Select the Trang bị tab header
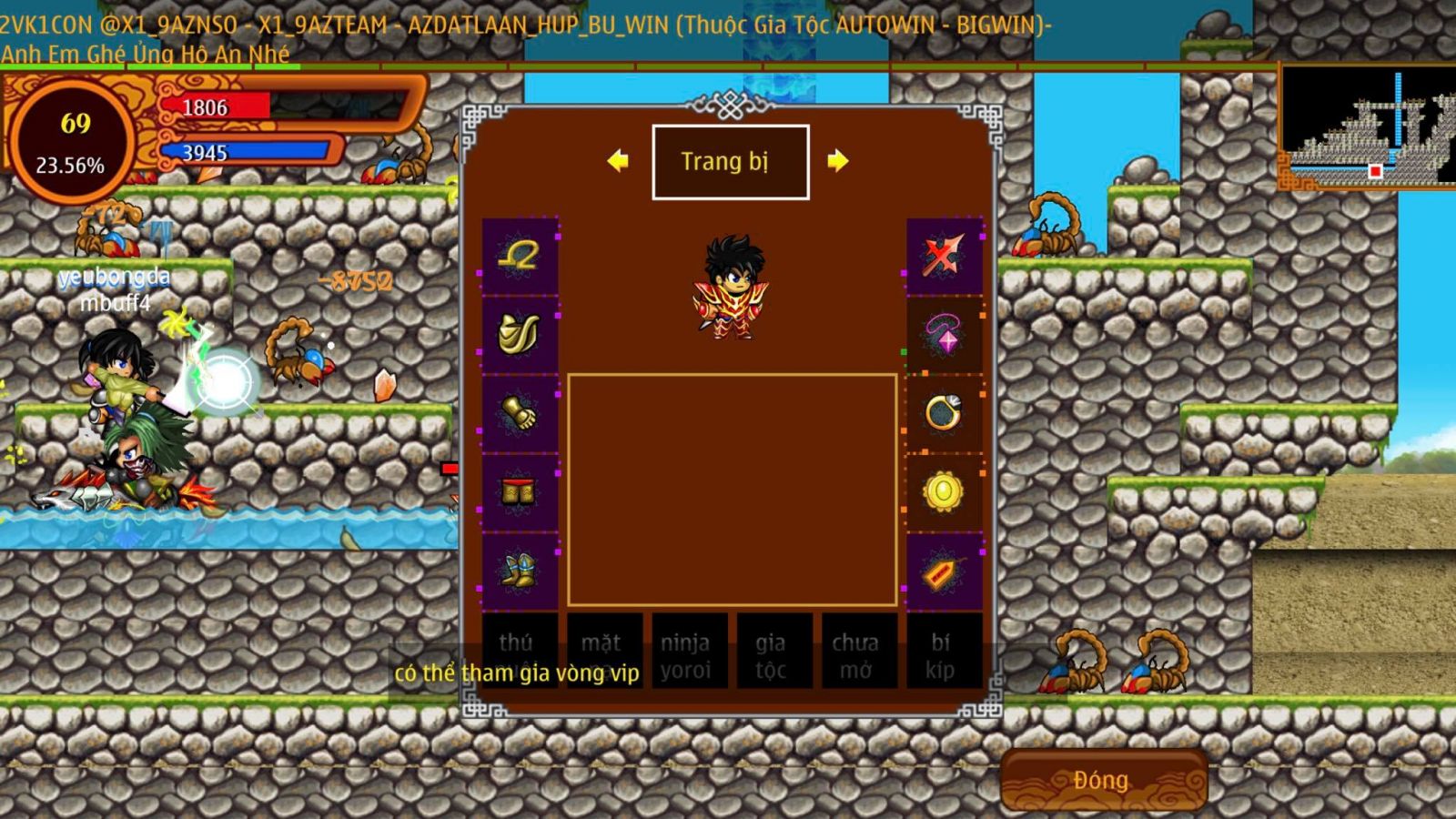The height and width of the screenshot is (819, 1456). pos(730,162)
